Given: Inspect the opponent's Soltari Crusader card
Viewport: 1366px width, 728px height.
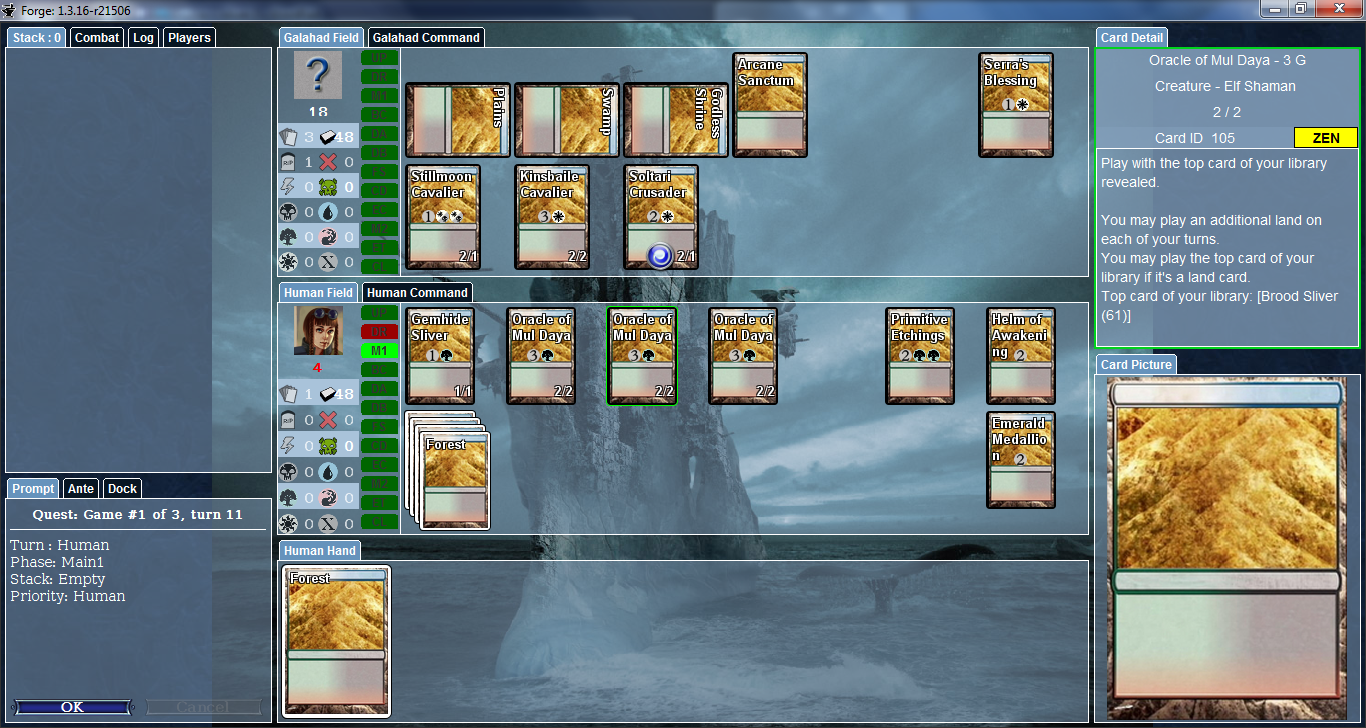Looking at the screenshot, I should pyautogui.click(x=660, y=217).
